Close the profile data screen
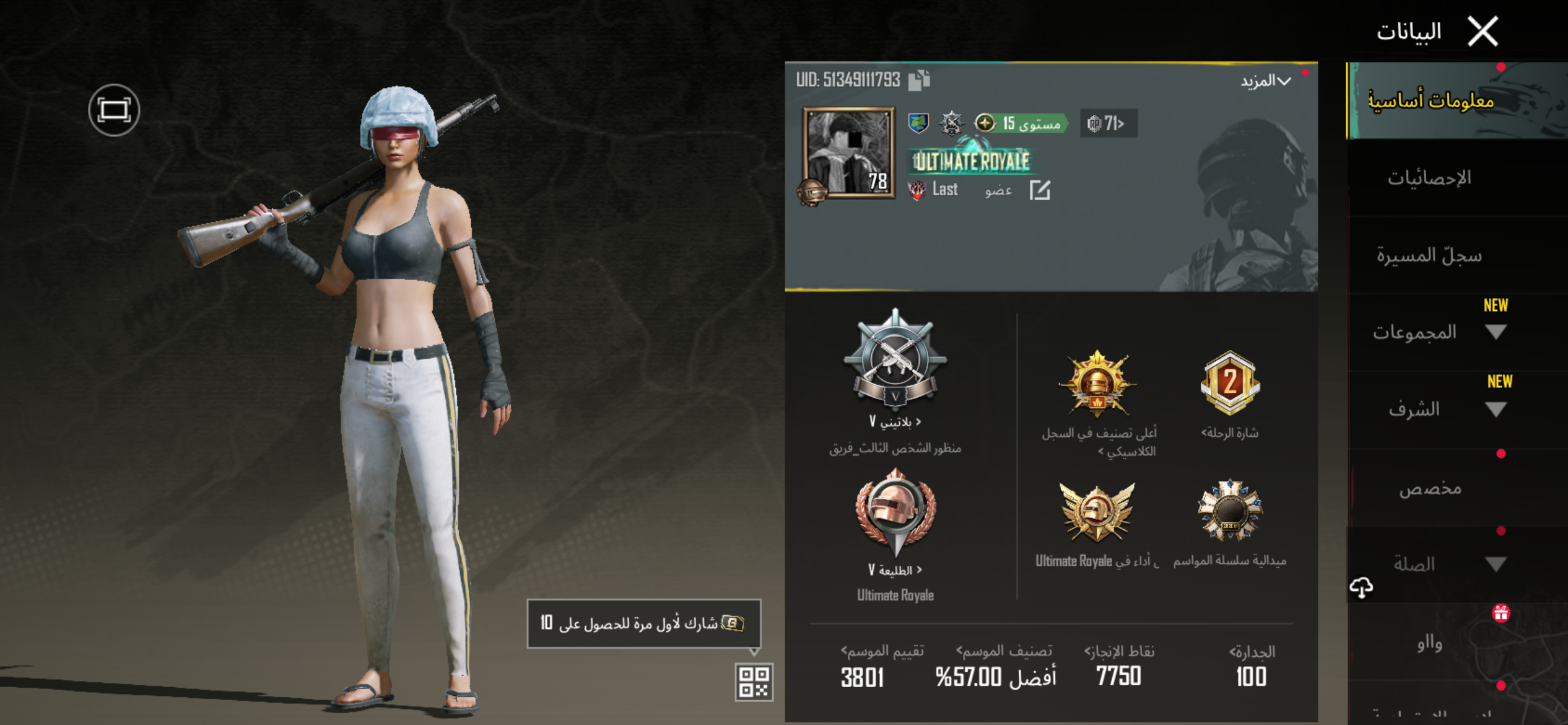 tap(1483, 31)
